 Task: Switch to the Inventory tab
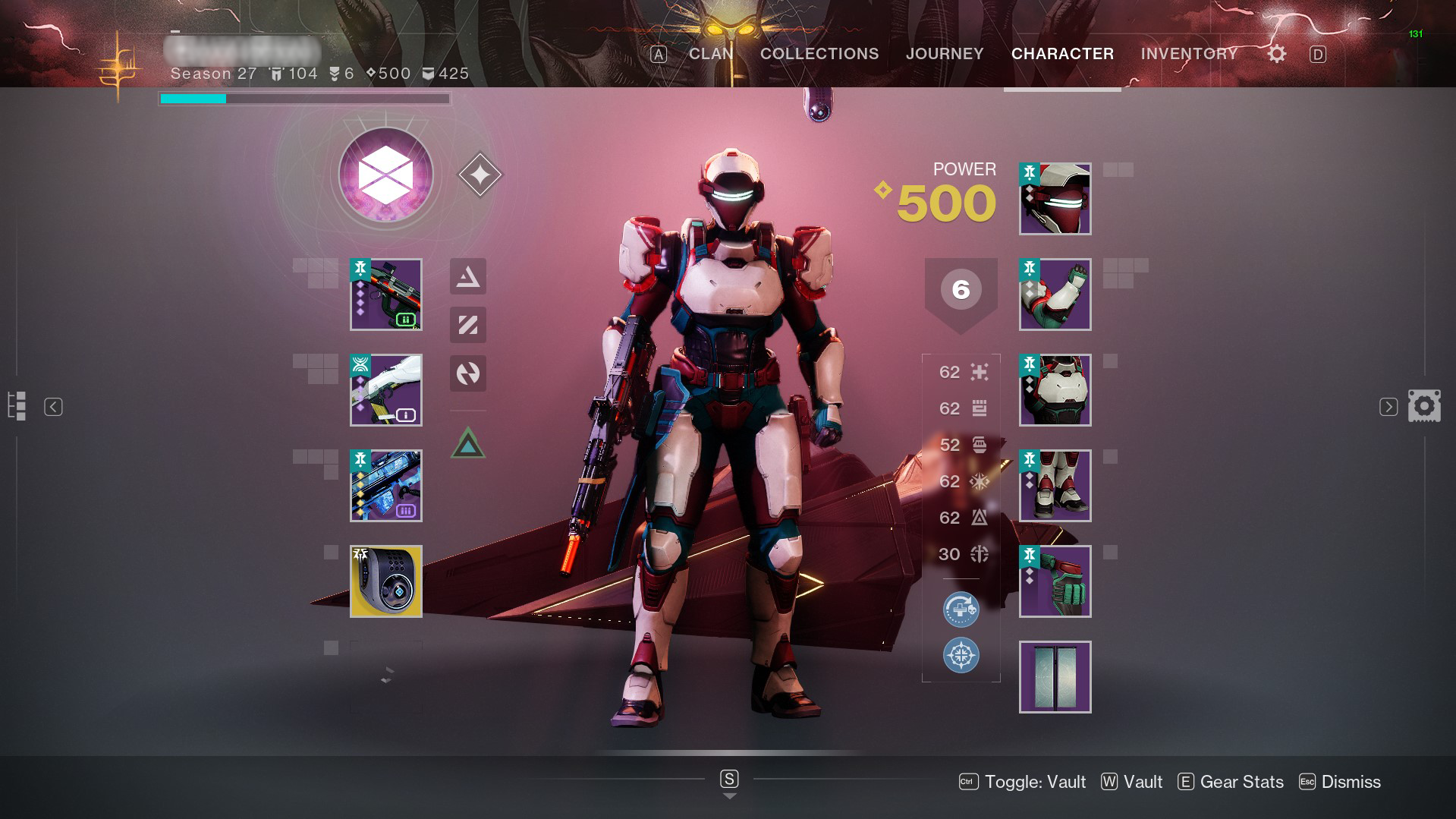[x=1189, y=54]
